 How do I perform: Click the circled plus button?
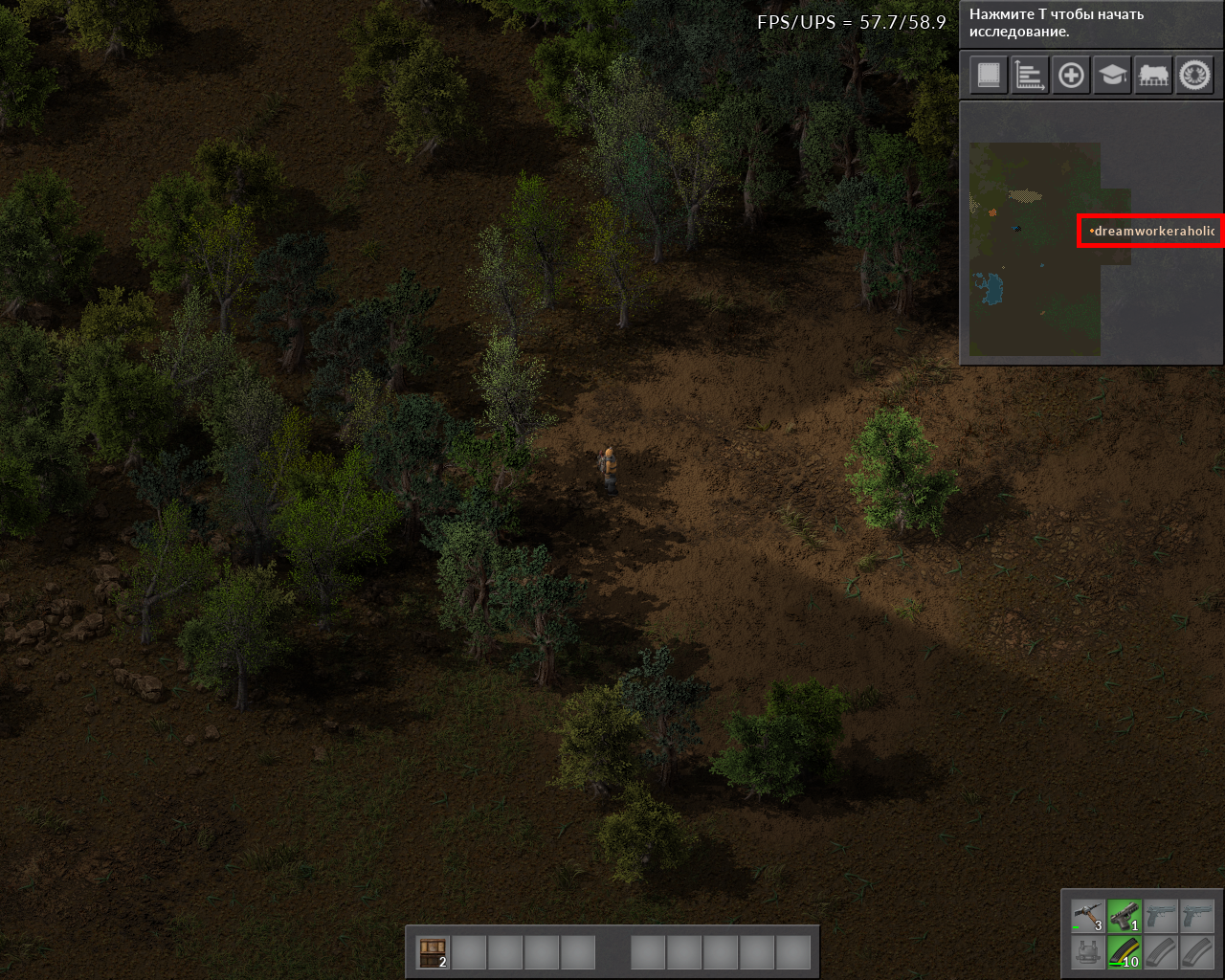1071,75
